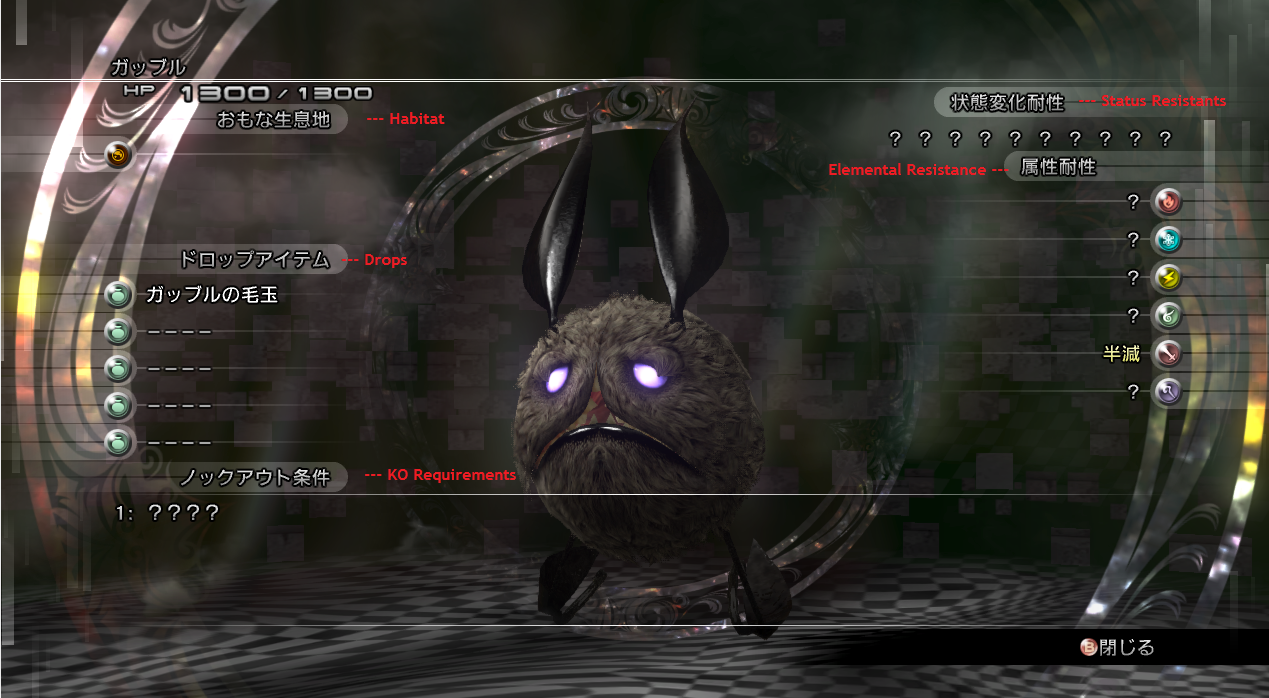The image size is (1269, 698).
Task: Choose the ice snowflake resistance icon
Action: point(1166,240)
